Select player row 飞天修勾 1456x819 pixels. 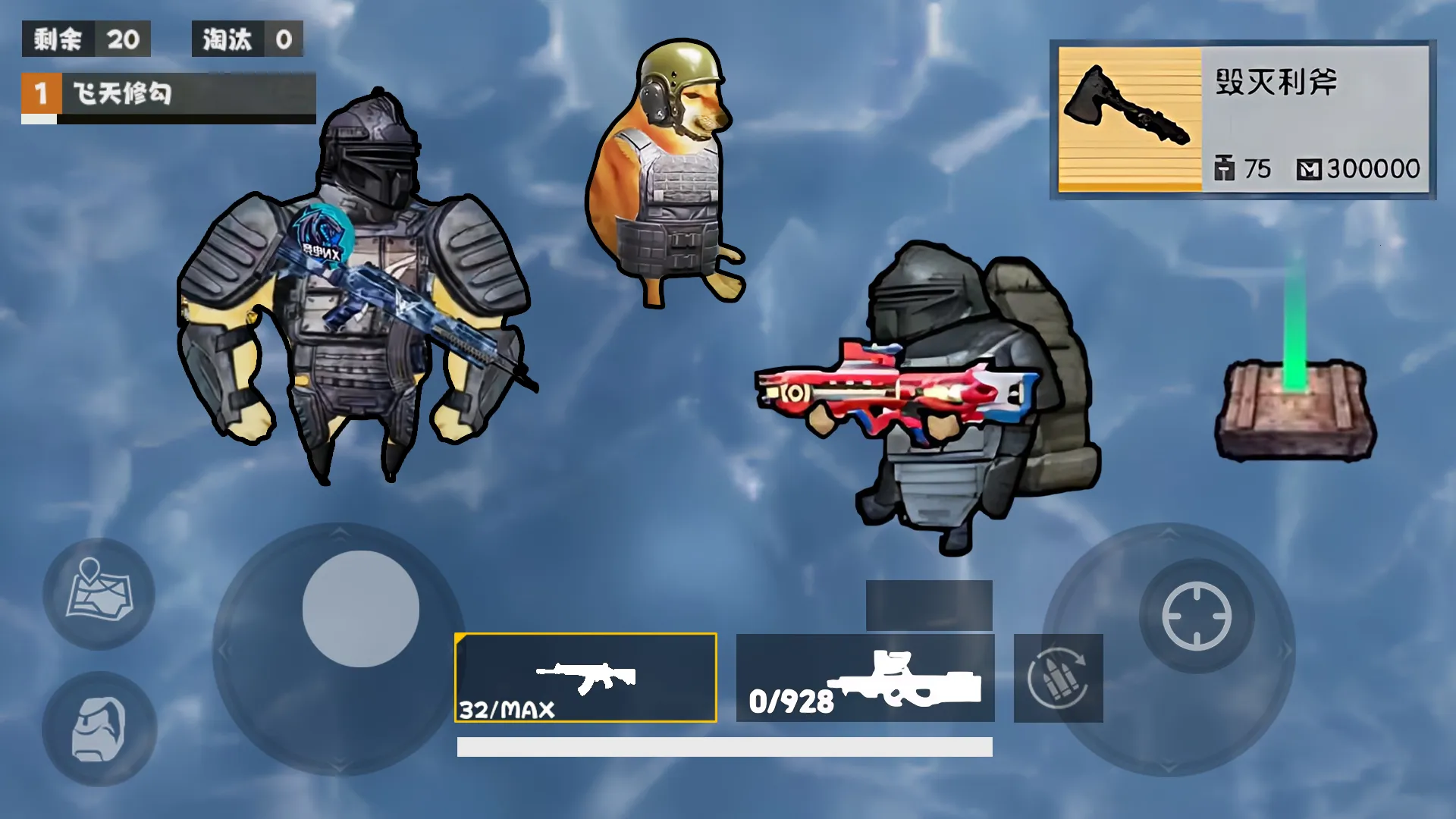pyautogui.click(x=168, y=95)
